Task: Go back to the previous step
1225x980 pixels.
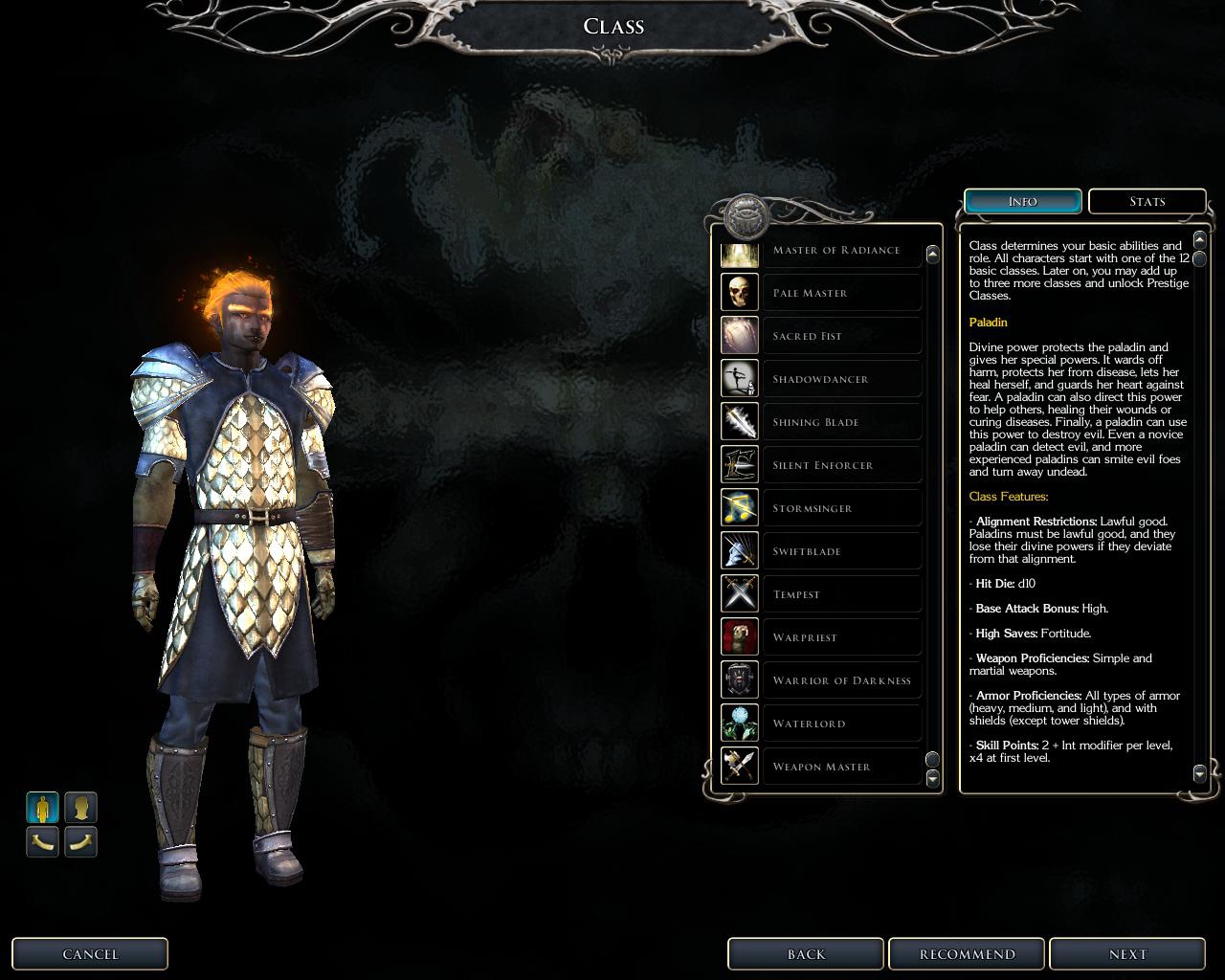Action: (x=806, y=954)
